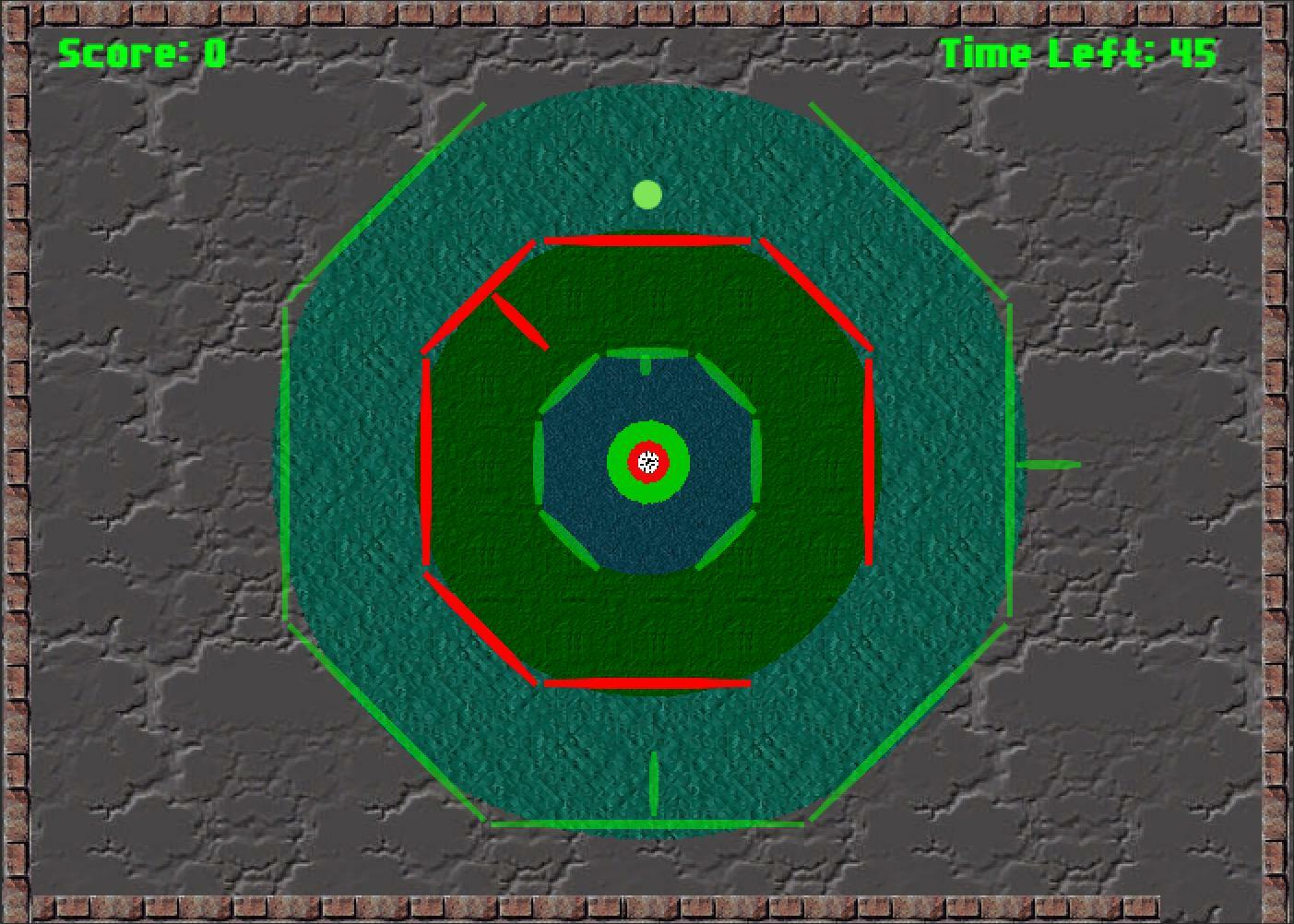
Task: Click the light green ball near the top
Action: [x=647, y=194]
